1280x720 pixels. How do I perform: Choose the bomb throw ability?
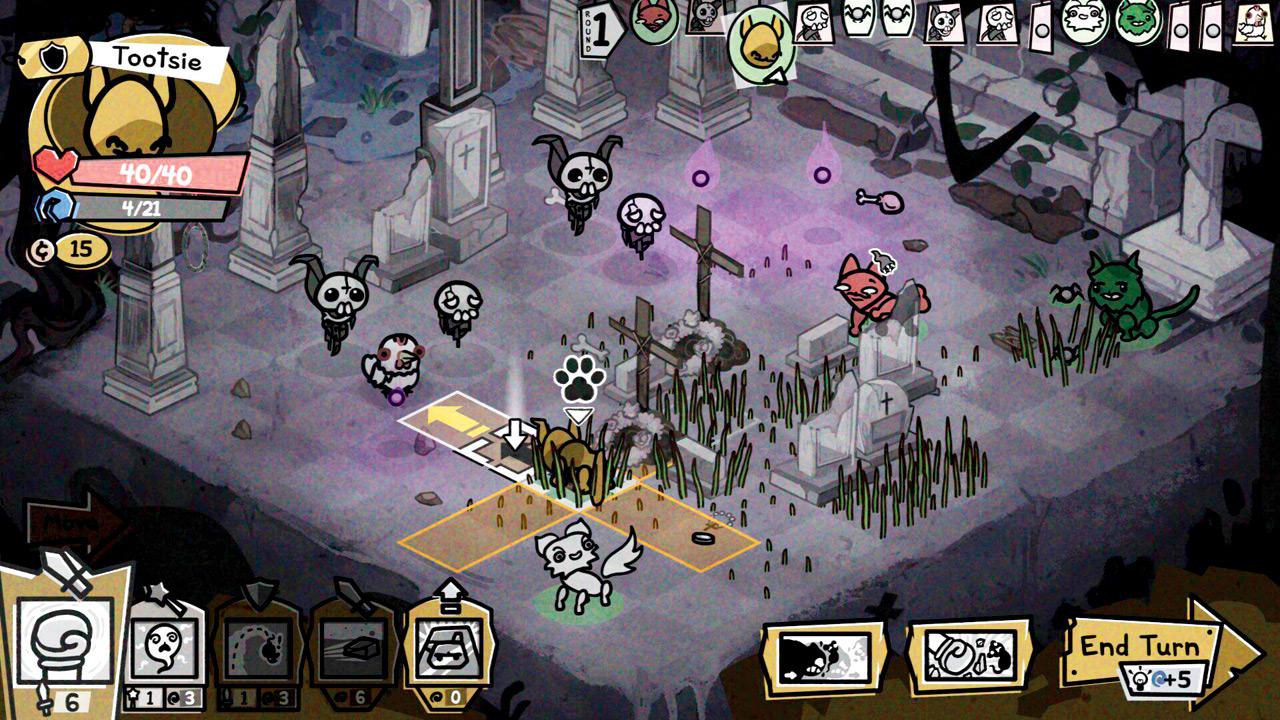click(258, 647)
